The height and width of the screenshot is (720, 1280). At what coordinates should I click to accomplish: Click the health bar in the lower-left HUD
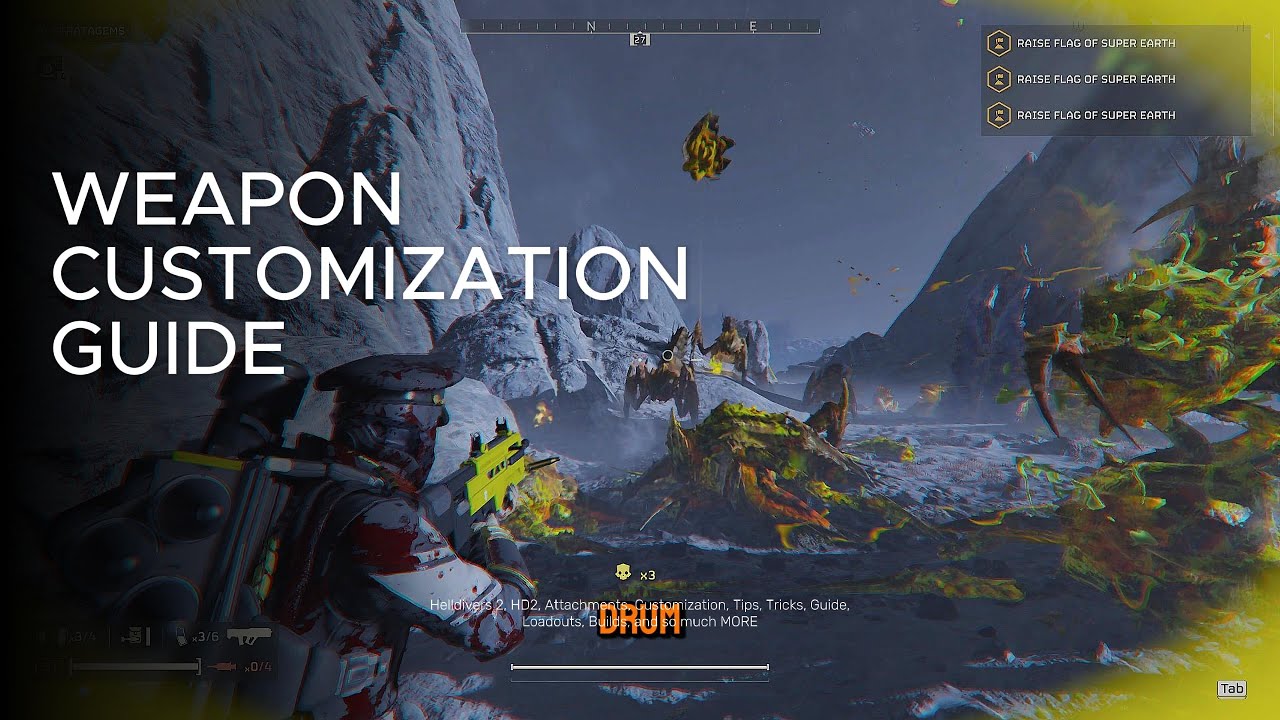(135, 664)
